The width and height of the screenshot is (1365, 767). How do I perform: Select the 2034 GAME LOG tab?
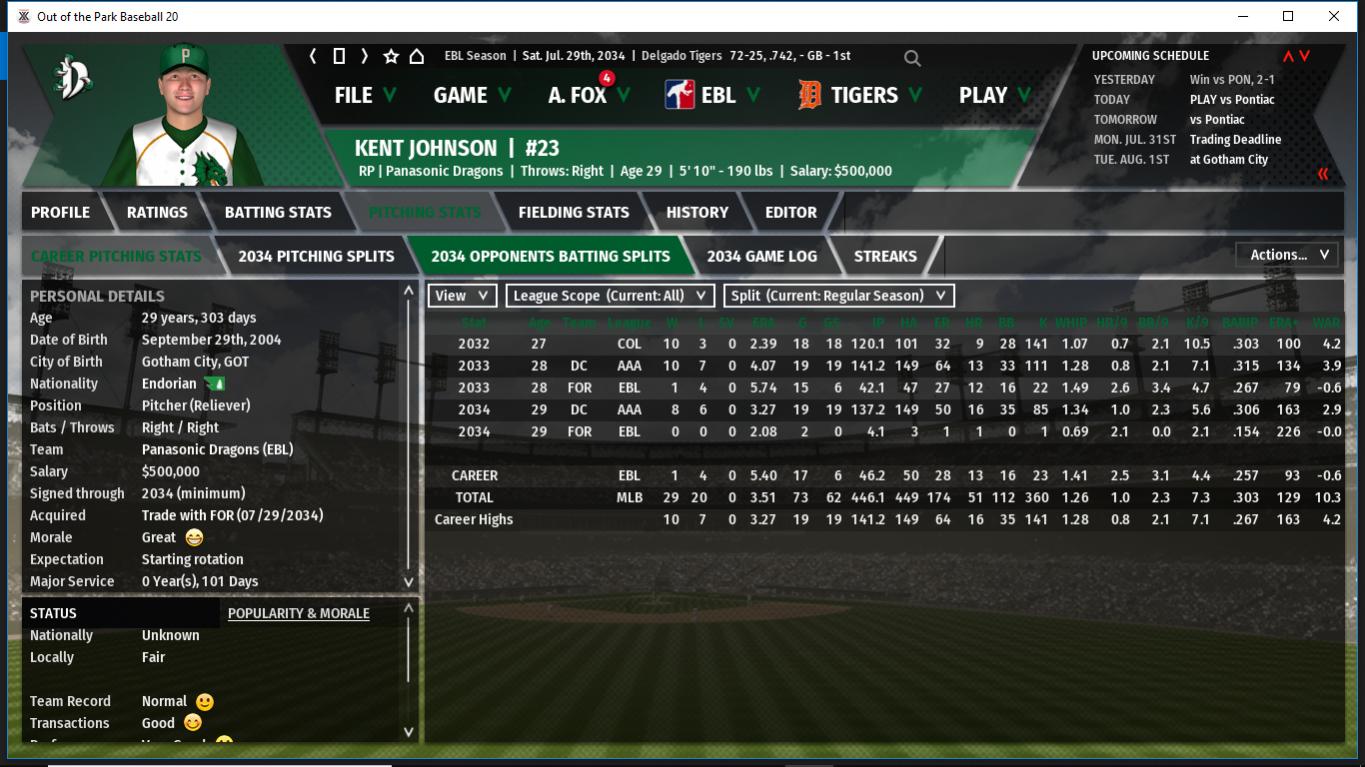pos(761,256)
